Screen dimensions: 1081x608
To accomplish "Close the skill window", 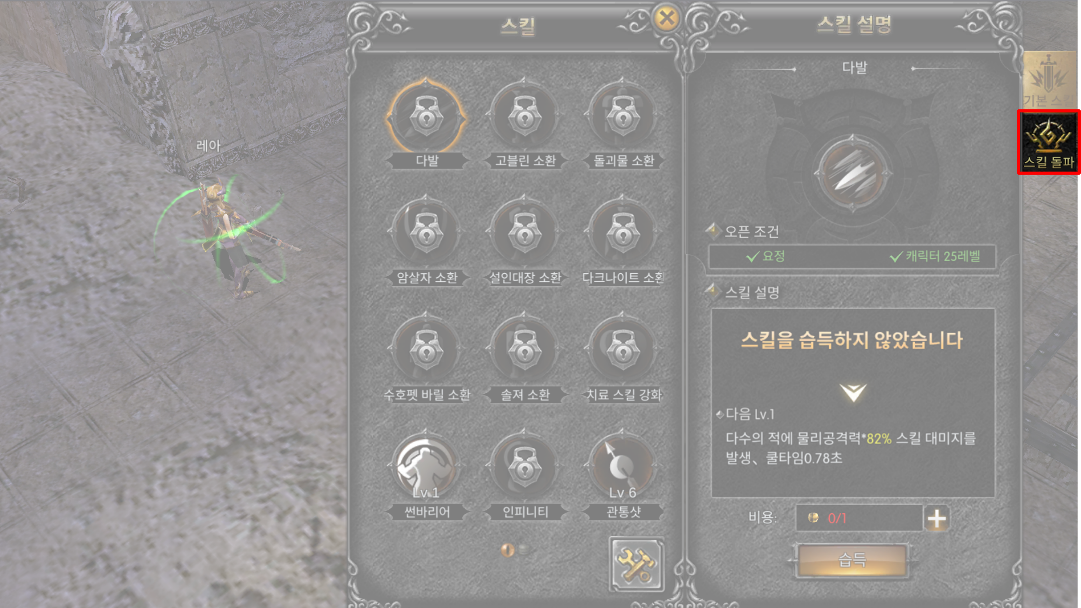I will pyautogui.click(x=665, y=19).
